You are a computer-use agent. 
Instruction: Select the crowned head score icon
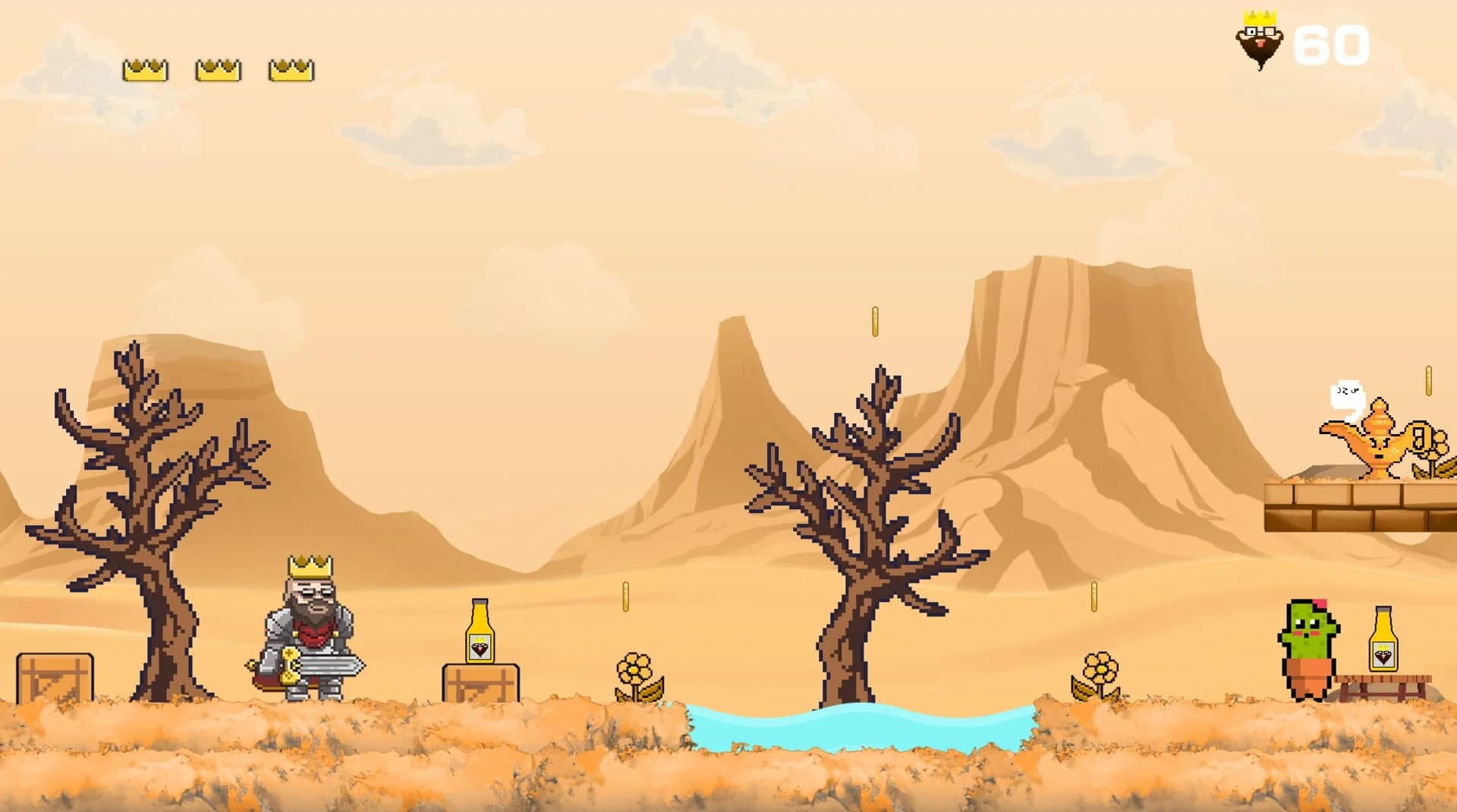pos(1259,38)
